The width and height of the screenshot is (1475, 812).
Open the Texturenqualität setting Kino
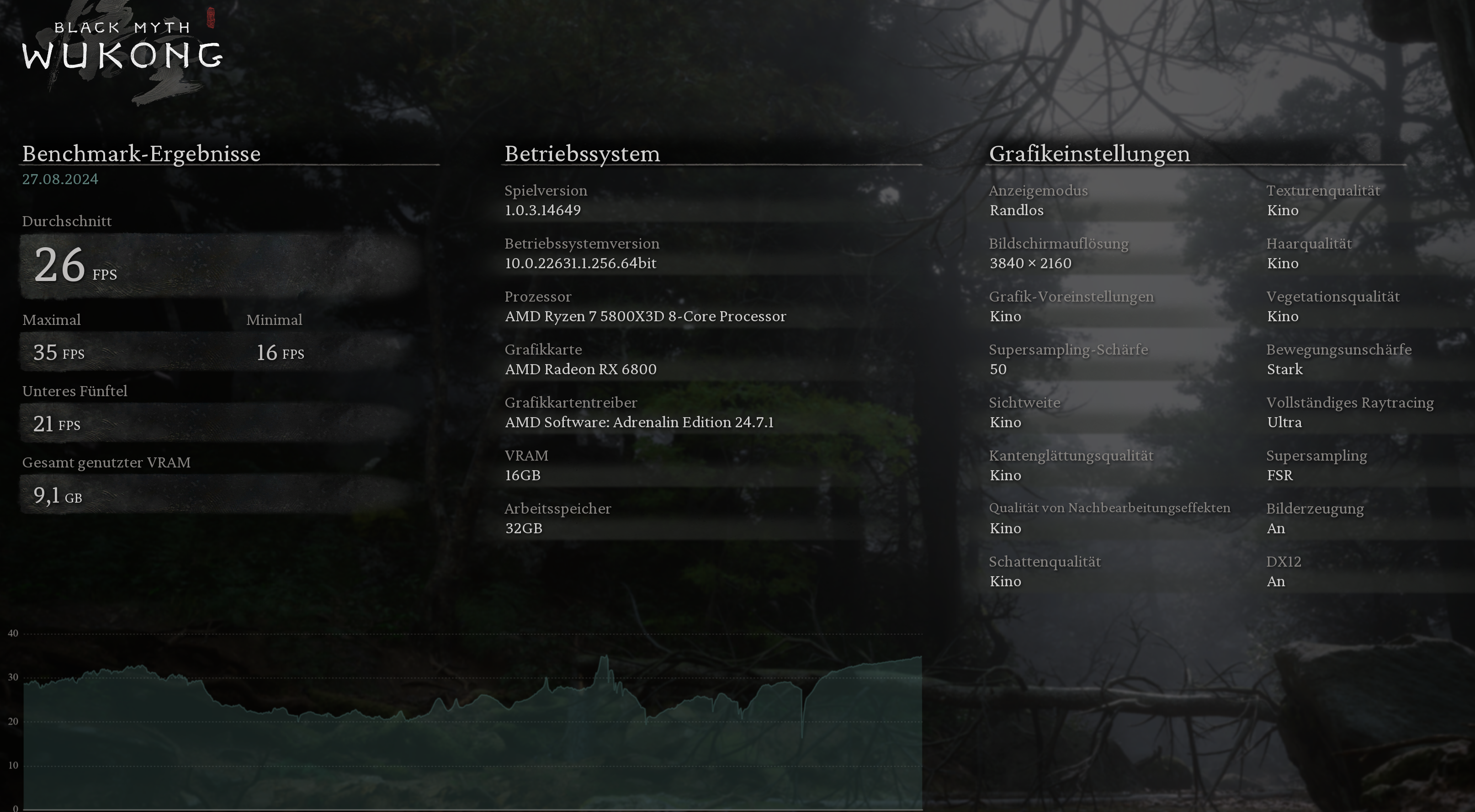point(1283,210)
